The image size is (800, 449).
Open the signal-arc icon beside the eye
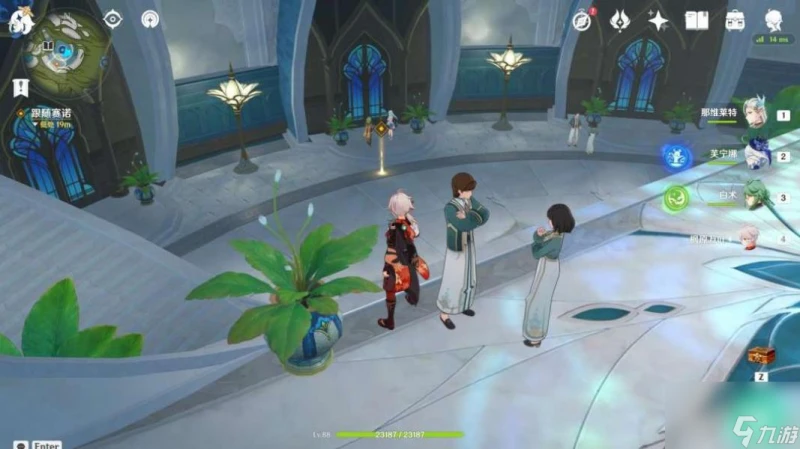(x=150, y=19)
